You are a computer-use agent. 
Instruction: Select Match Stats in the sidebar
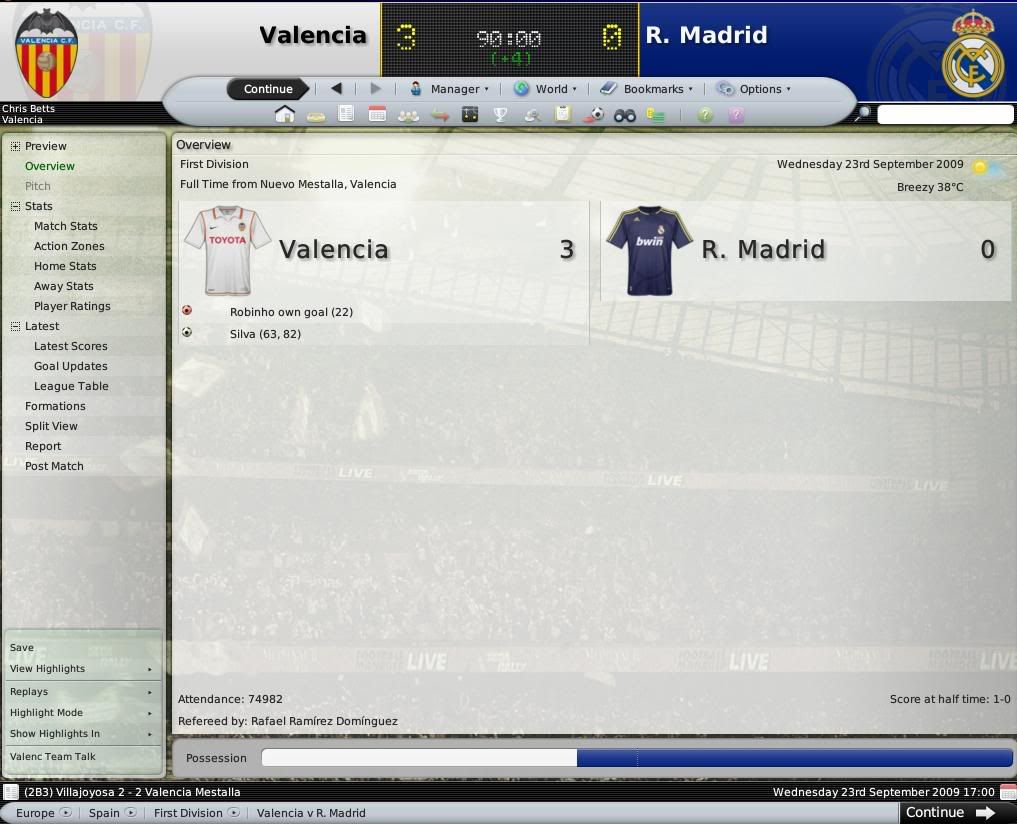click(x=66, y=226)
